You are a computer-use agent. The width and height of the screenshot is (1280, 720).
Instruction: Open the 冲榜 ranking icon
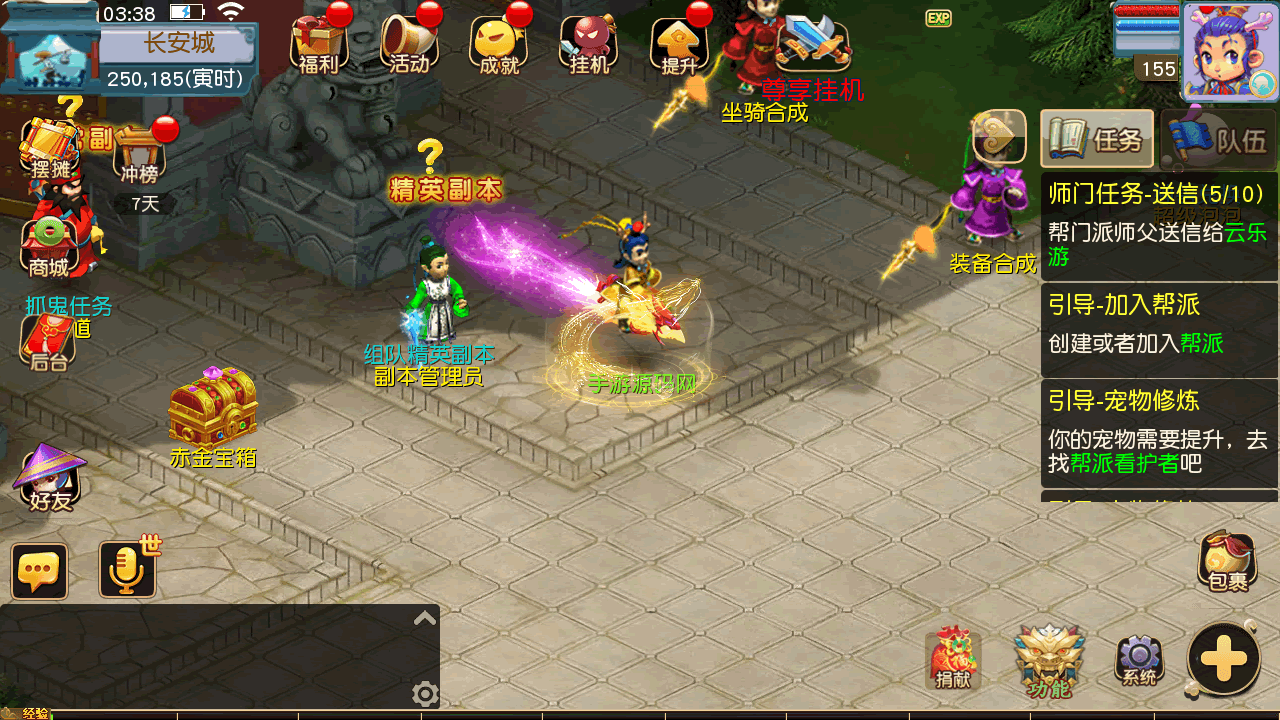pos(139,155)
